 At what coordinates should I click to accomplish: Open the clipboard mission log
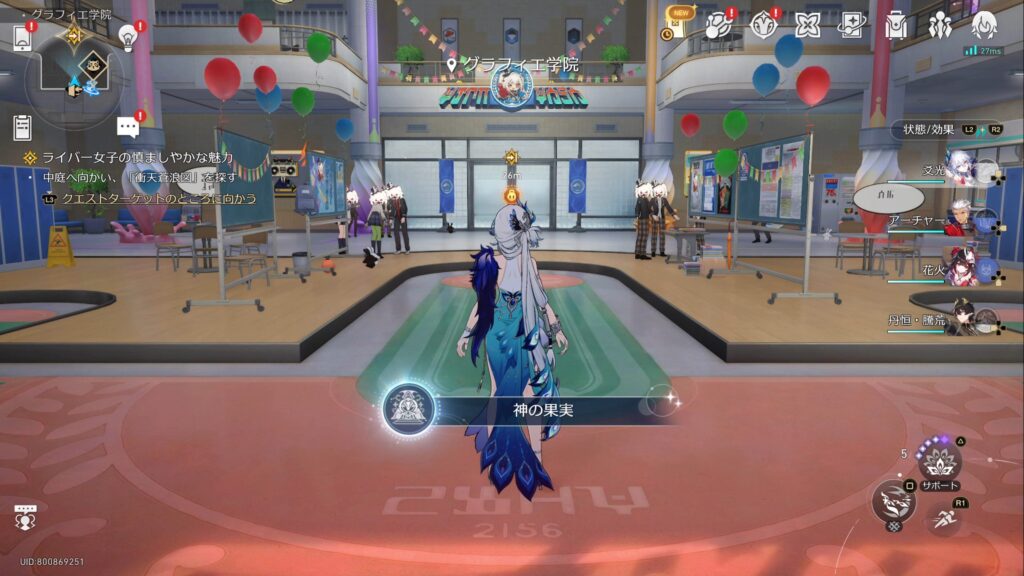coord(22,127)
